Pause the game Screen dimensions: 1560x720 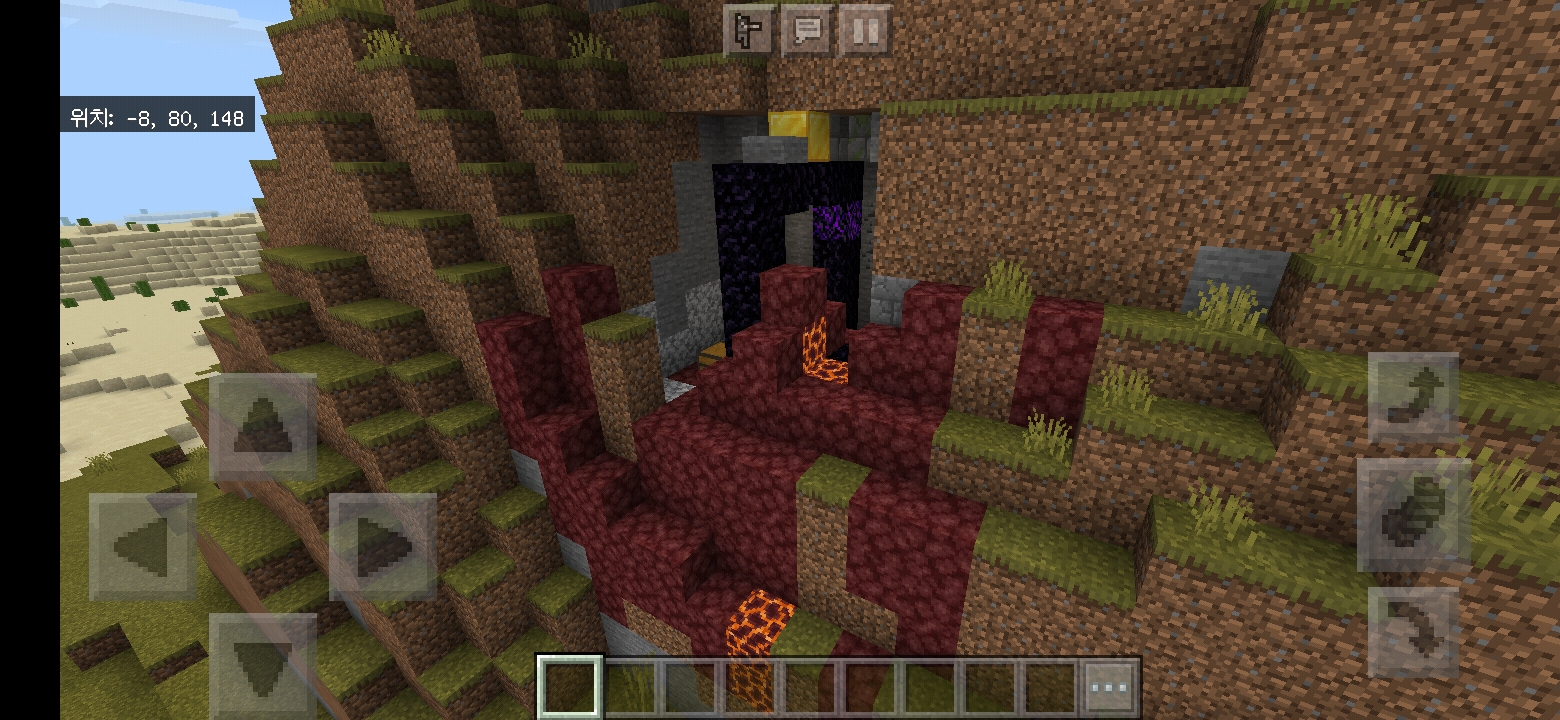point(866,31)
